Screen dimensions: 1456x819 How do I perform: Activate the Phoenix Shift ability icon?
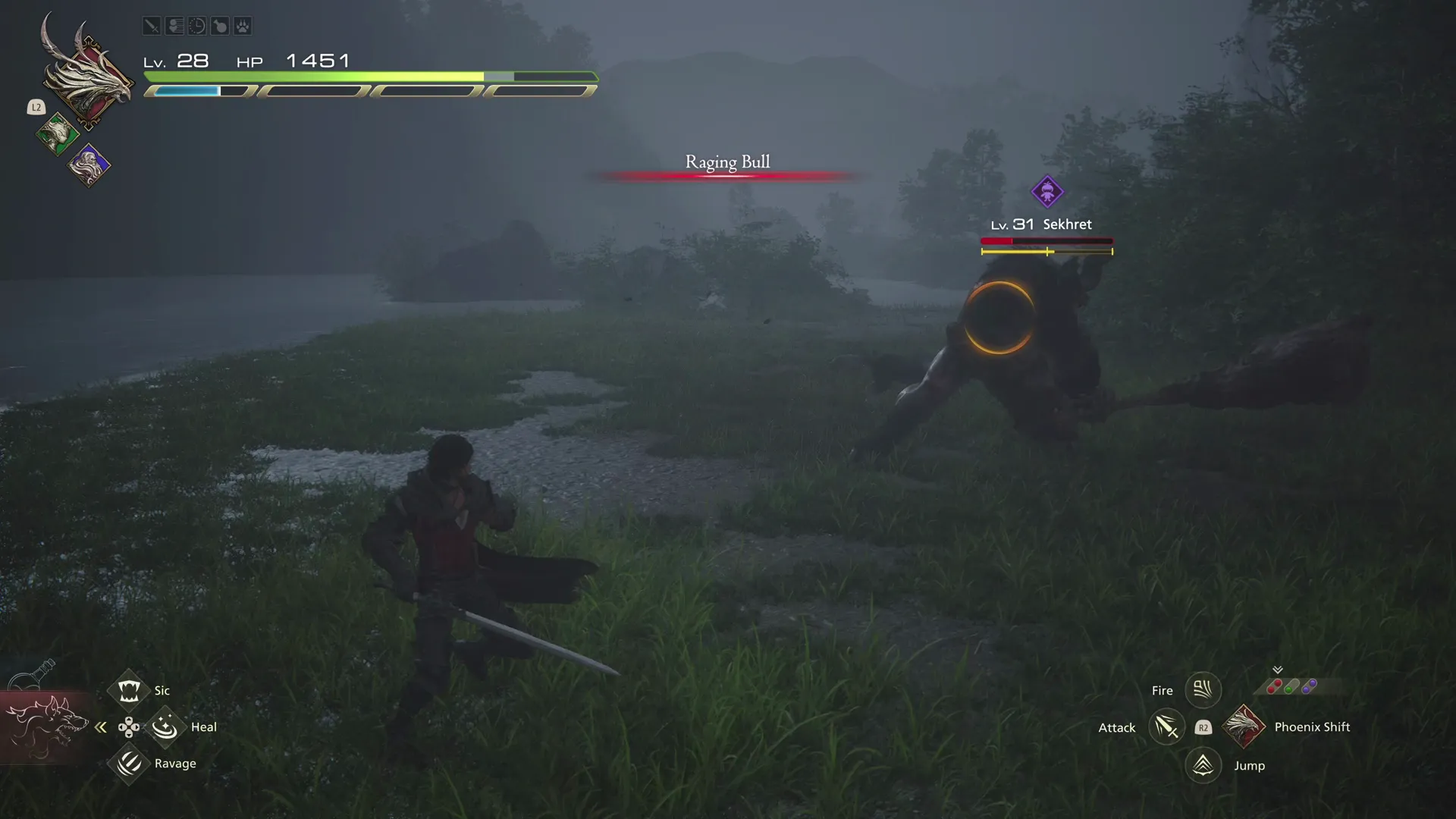(1244, 726)
